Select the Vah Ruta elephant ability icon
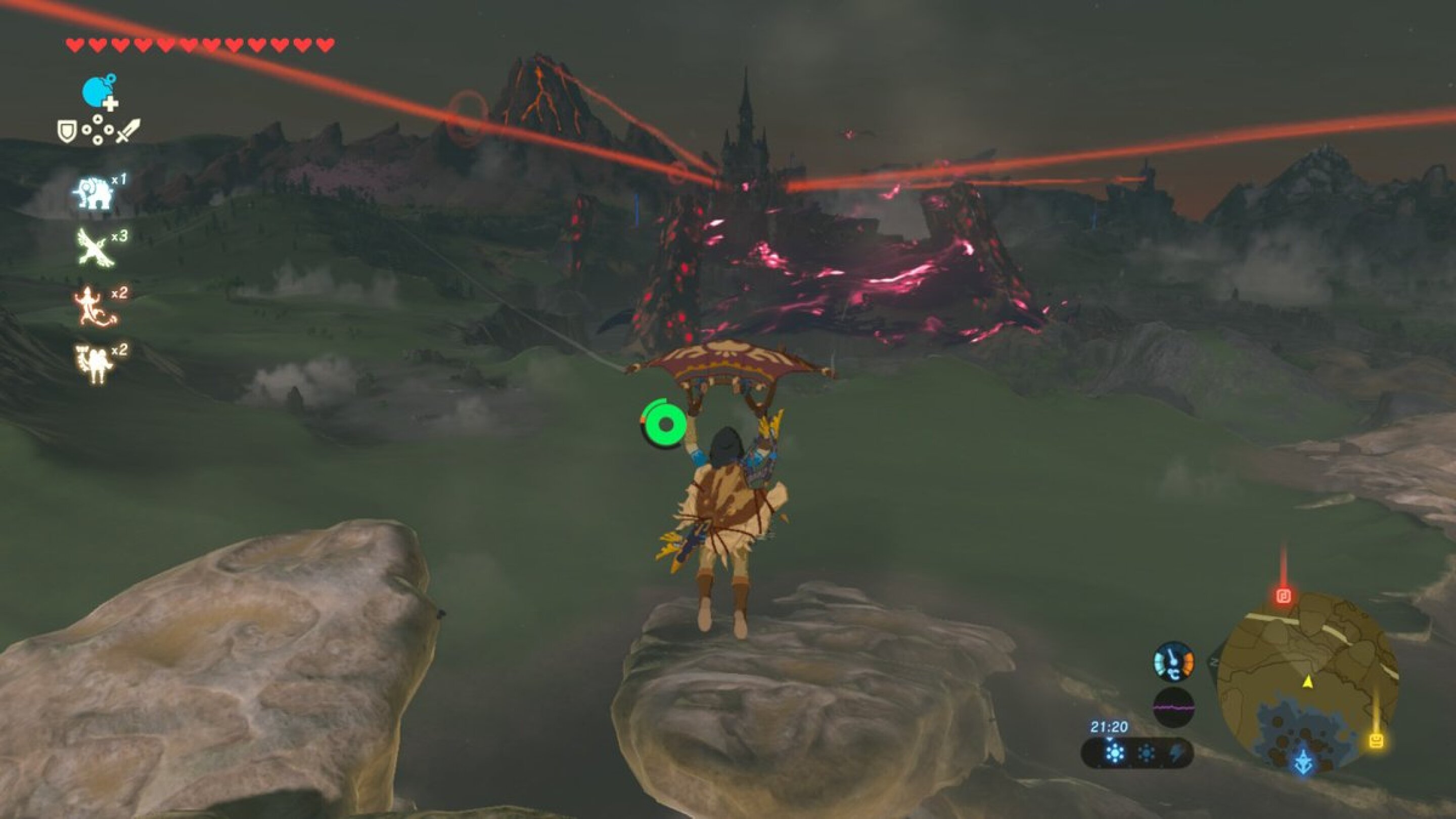Viewport: 1456px width, 819px height. point(95,192)
